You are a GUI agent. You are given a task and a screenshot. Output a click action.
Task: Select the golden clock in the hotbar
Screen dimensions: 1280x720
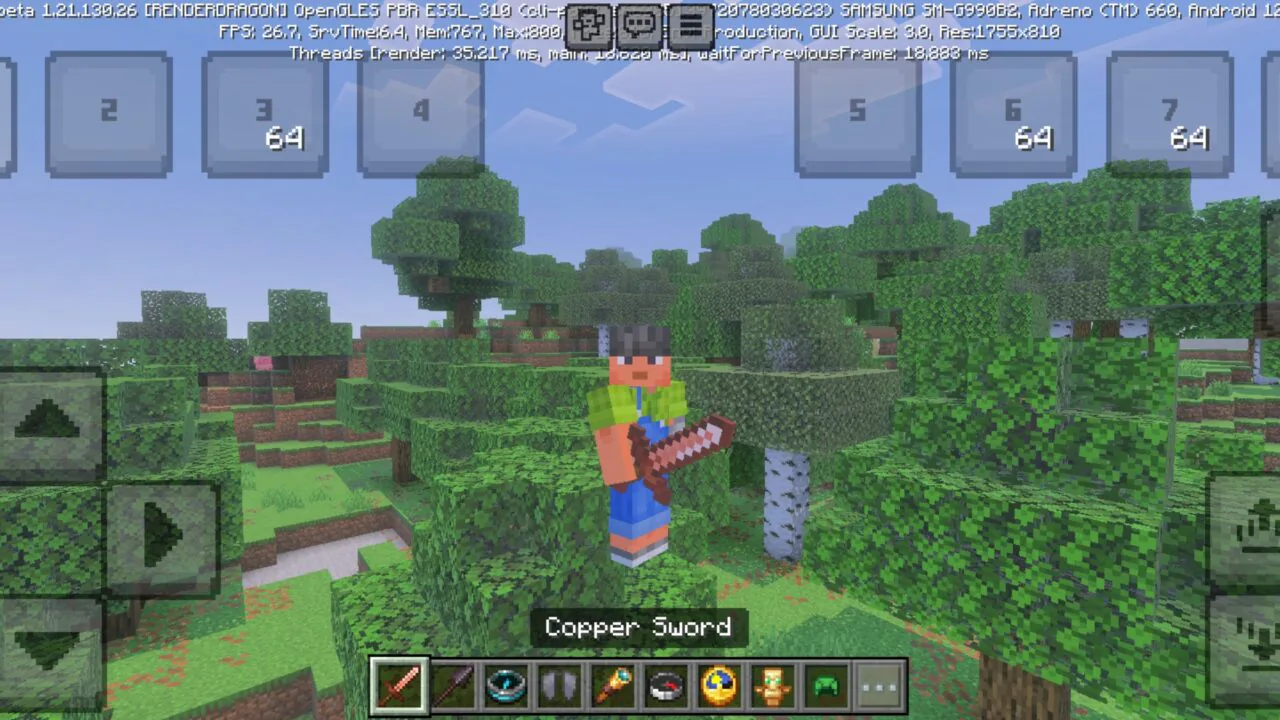click(x=719, y=684)
